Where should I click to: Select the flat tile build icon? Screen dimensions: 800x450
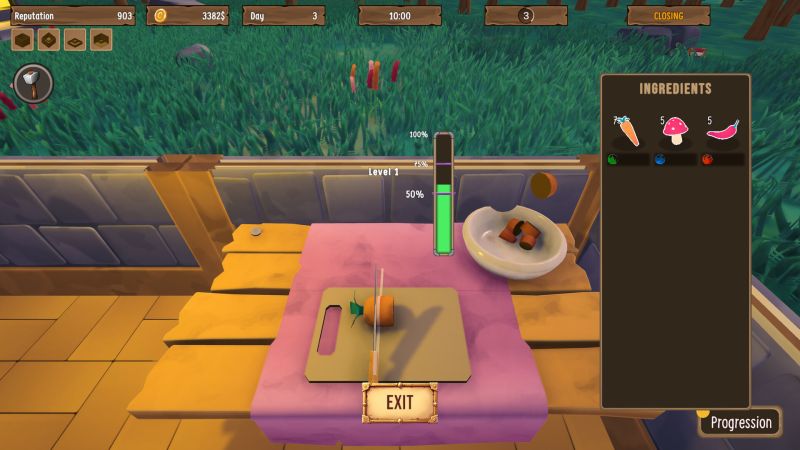coord(74,40)
